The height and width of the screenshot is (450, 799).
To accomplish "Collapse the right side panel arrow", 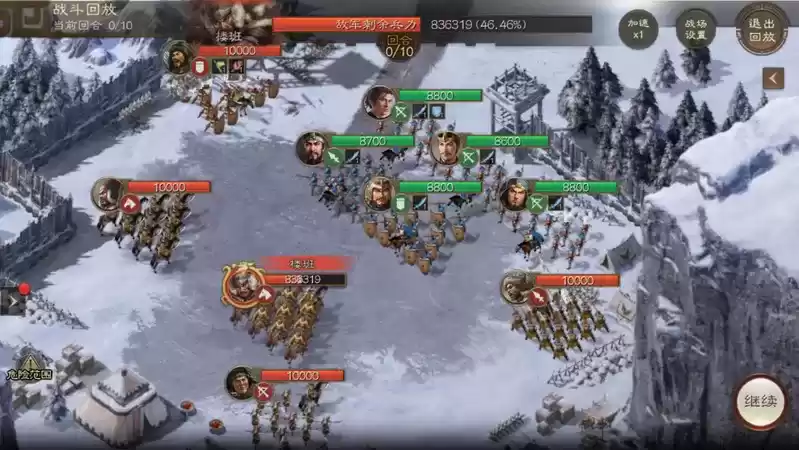I will (x=772, y=78).
